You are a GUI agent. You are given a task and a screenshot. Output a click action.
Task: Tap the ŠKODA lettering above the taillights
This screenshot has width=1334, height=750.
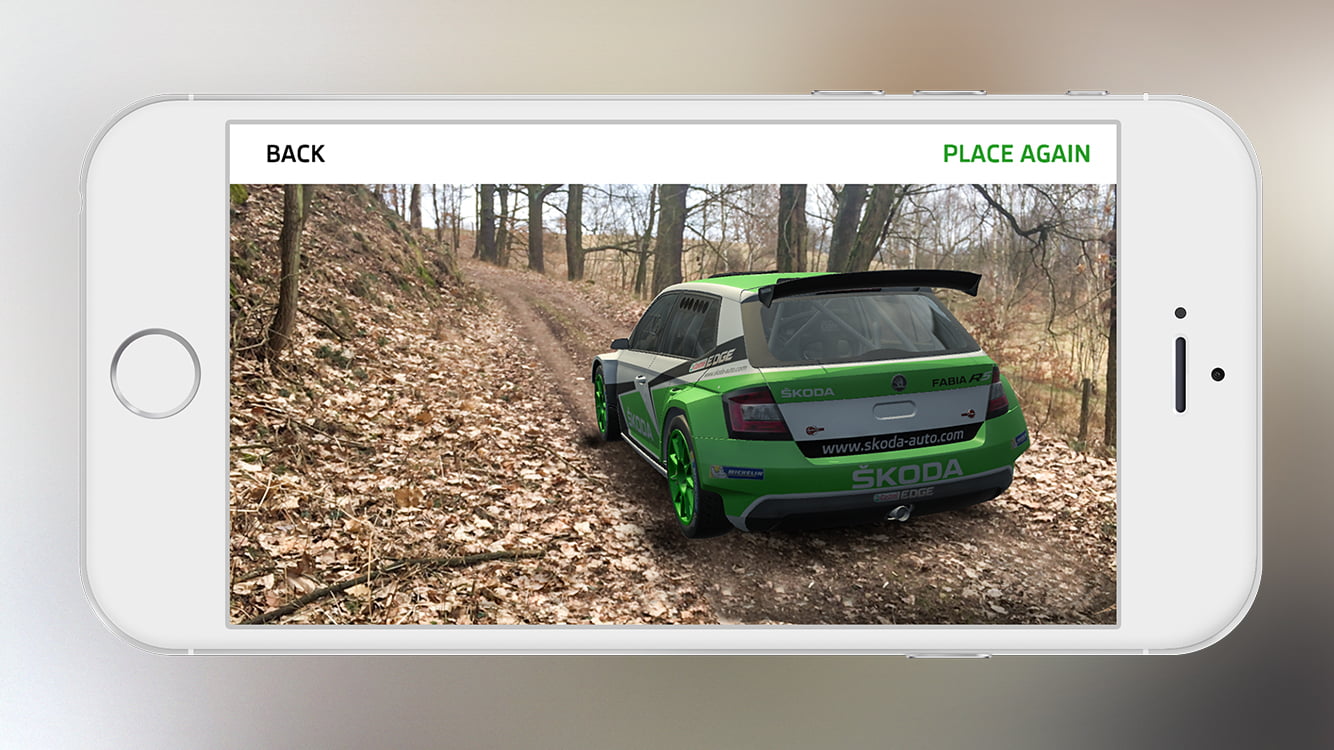pos(807,392)
